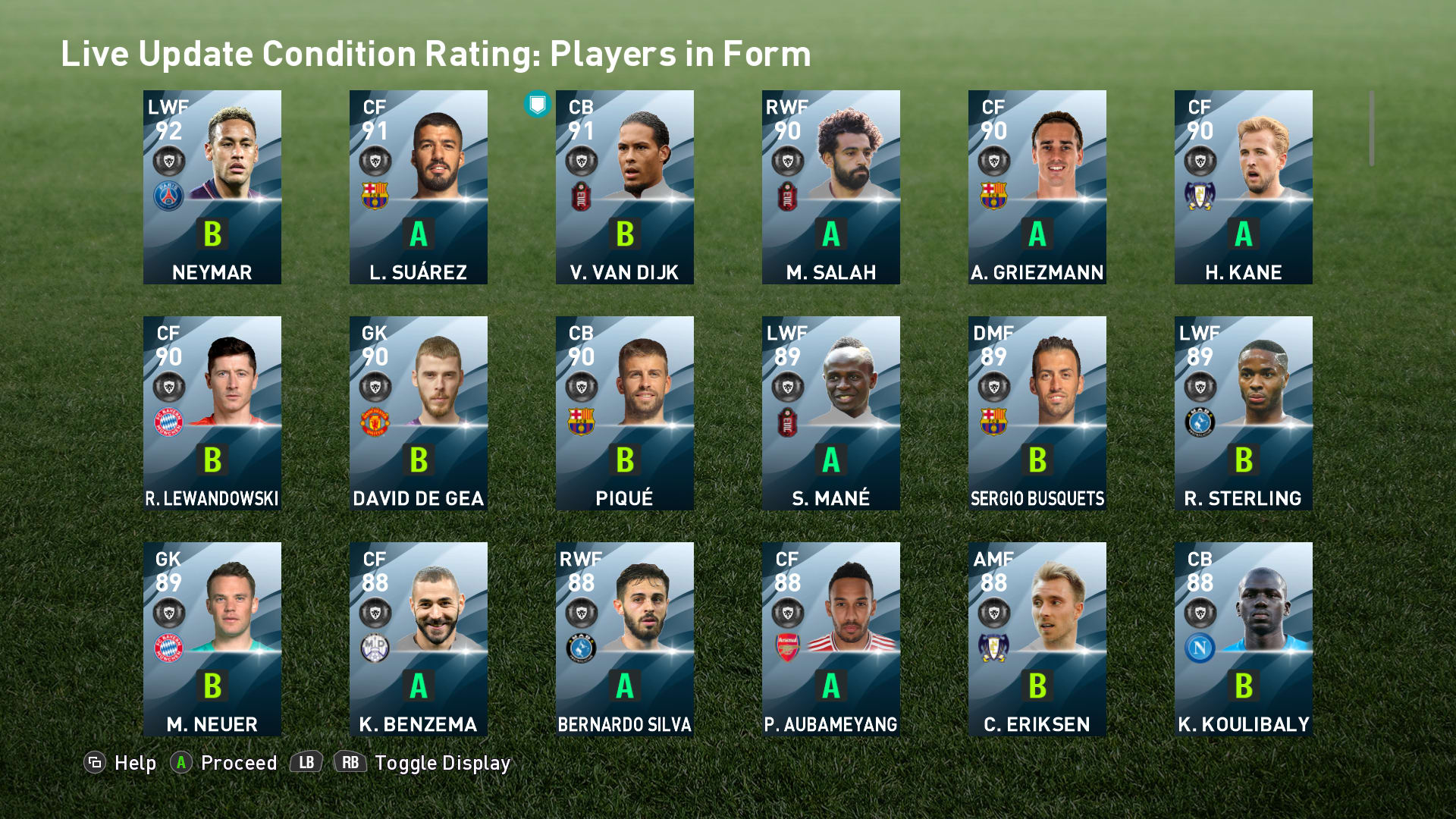This screenshot has height=819, width=1456.
Task: Select the David De Gea card
Action: tap(419, 413)
